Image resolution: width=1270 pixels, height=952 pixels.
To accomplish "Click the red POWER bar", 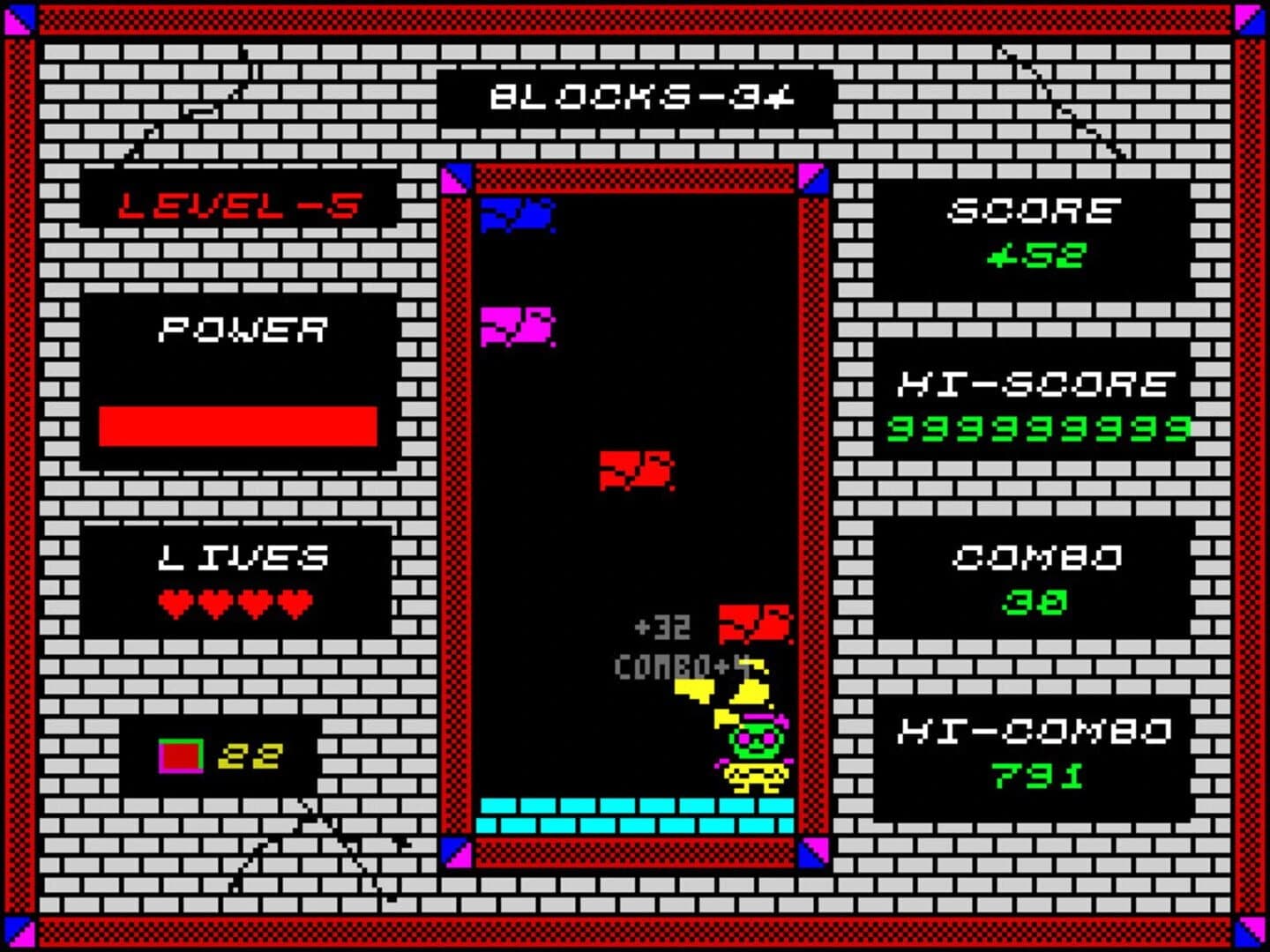I will (x=238, y=426).
